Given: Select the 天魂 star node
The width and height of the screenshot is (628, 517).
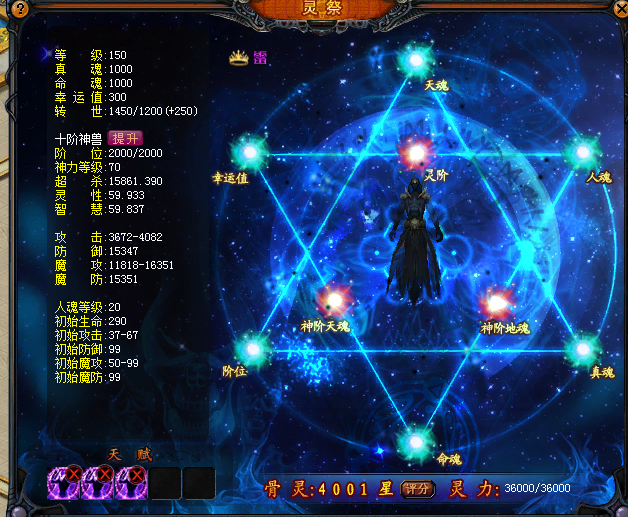Looking at the screenshot, I should click(416, 61).
